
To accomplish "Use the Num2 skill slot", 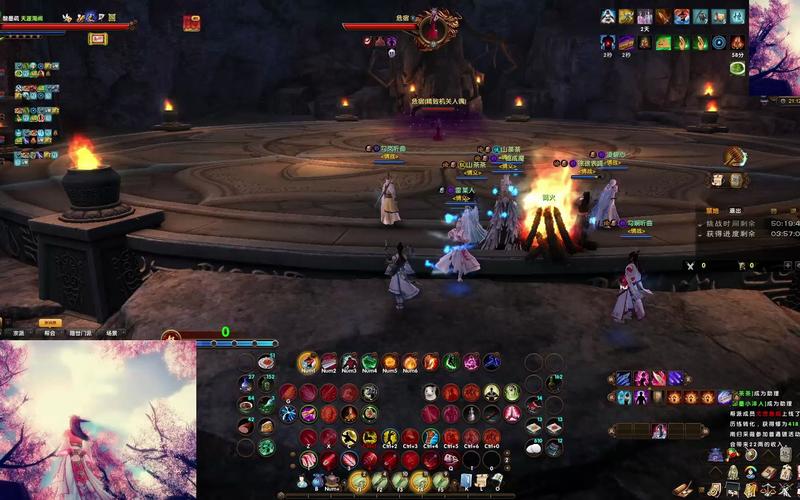I will [x=329, y=362].
